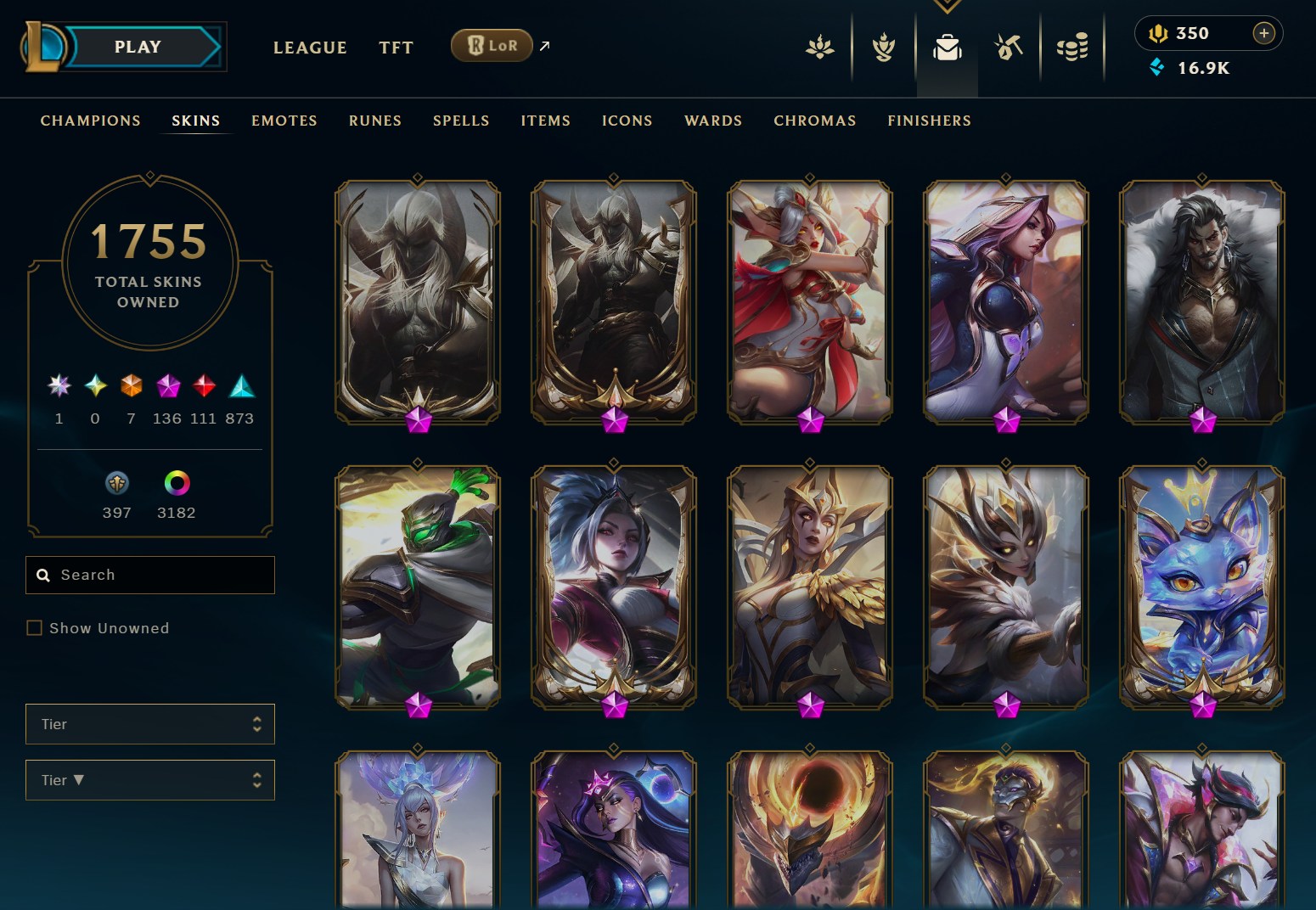This screenshot has height=910, width=1316.
Task: Show the Items tab
Action: (x=546, y=121)
